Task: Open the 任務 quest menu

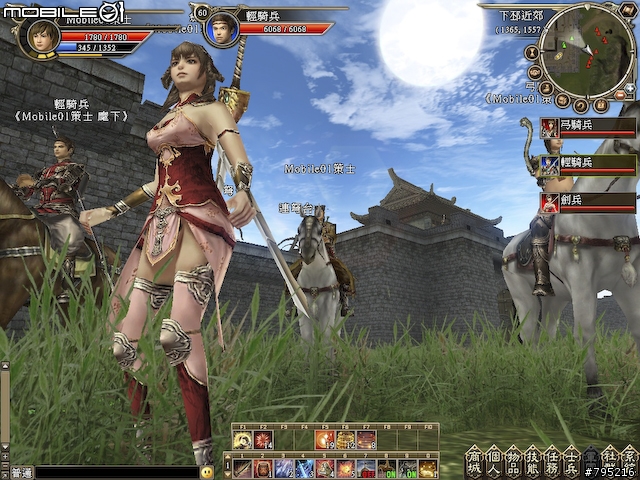Action: pos(550,458)
